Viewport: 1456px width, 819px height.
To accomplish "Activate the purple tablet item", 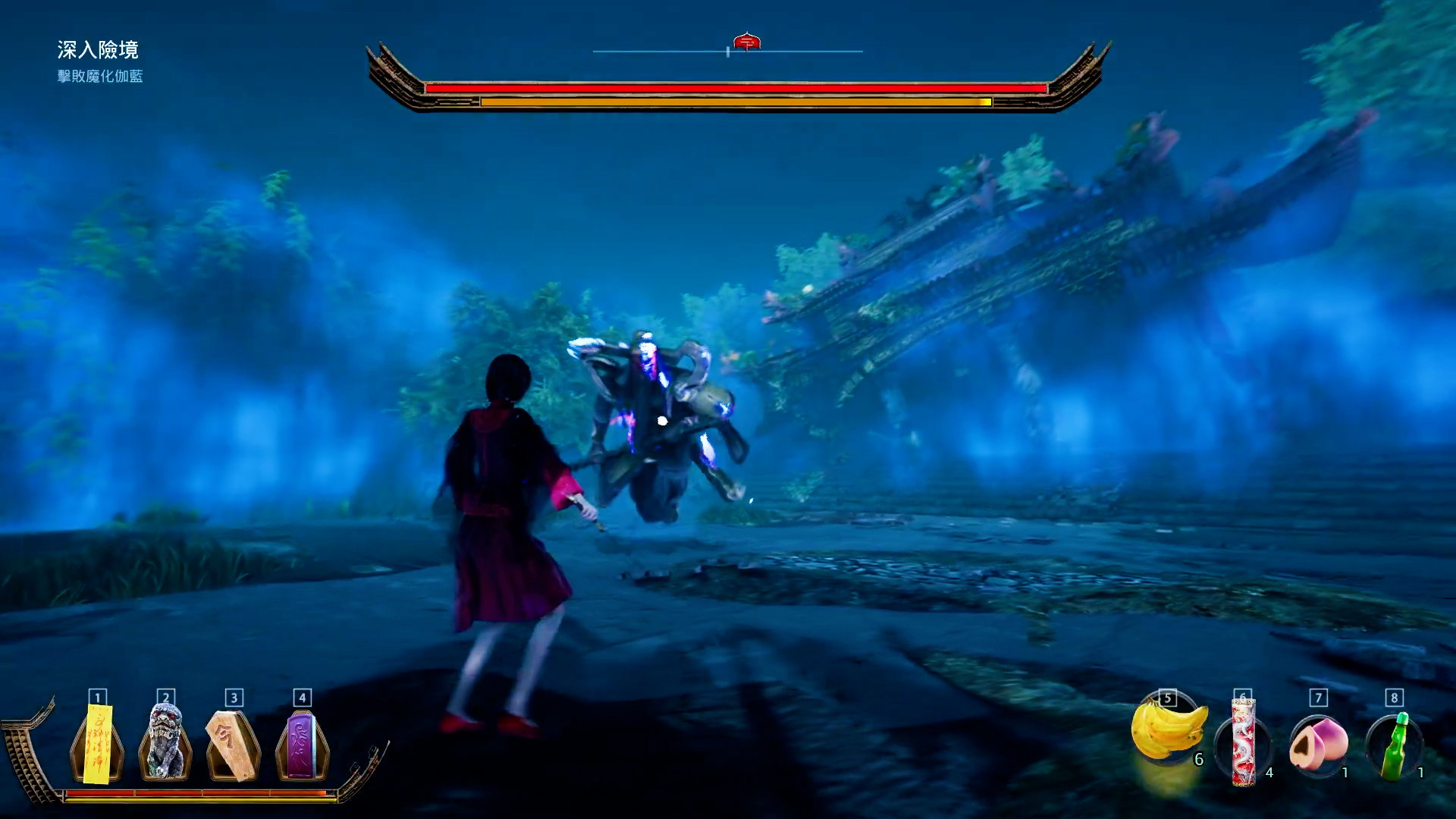I will tap(301, 745).
